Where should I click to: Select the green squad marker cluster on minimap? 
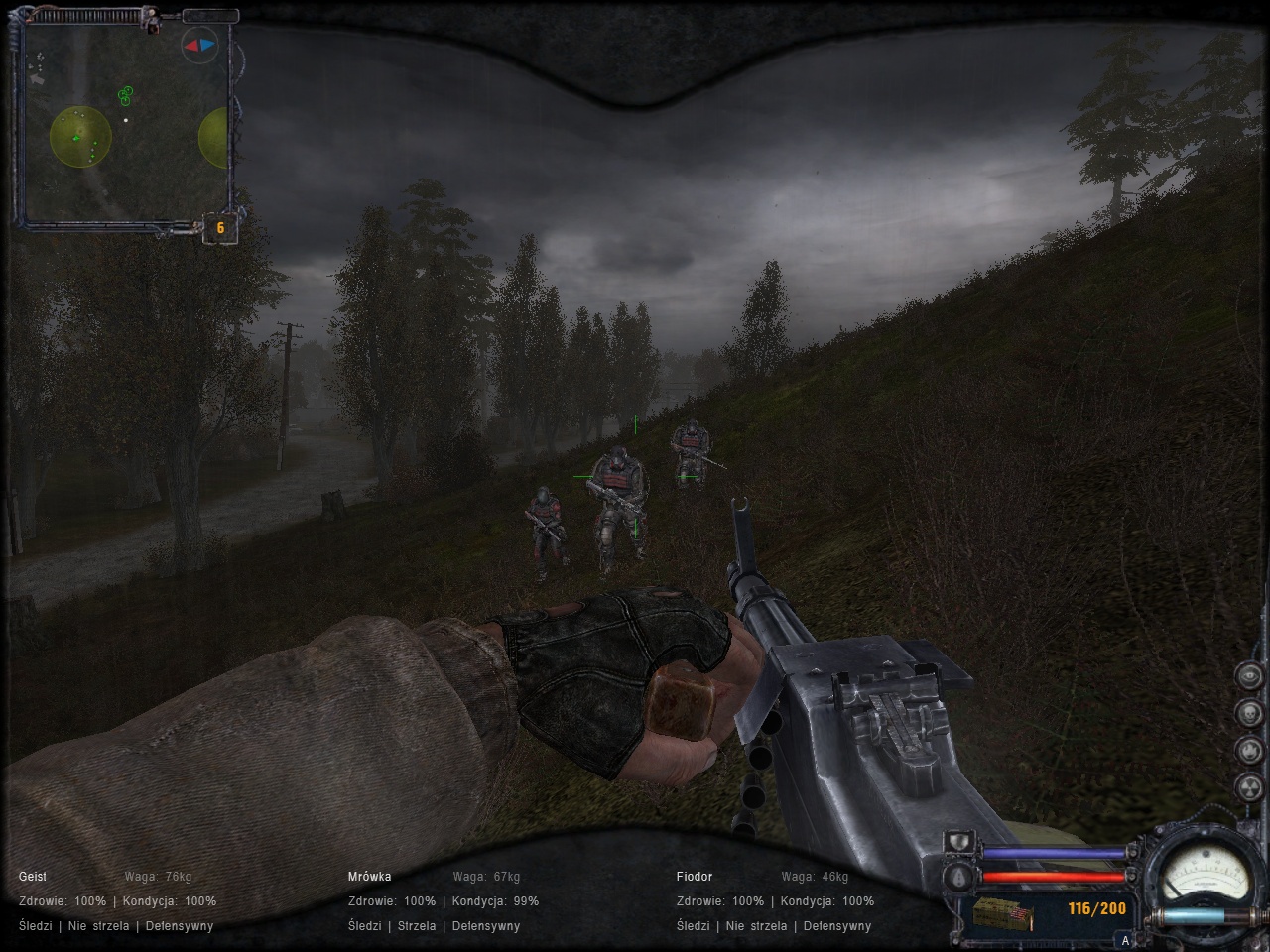125,95
